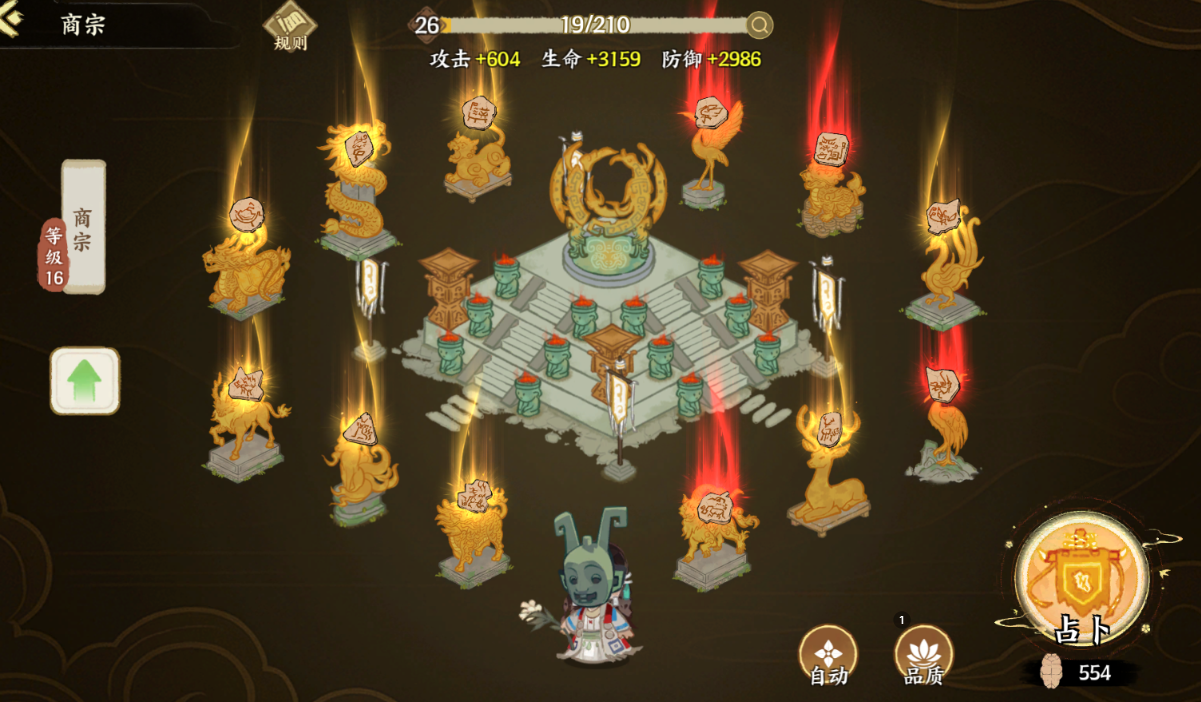
Task: Select the 商宗 scroll tab
Action: coord(84,226)
